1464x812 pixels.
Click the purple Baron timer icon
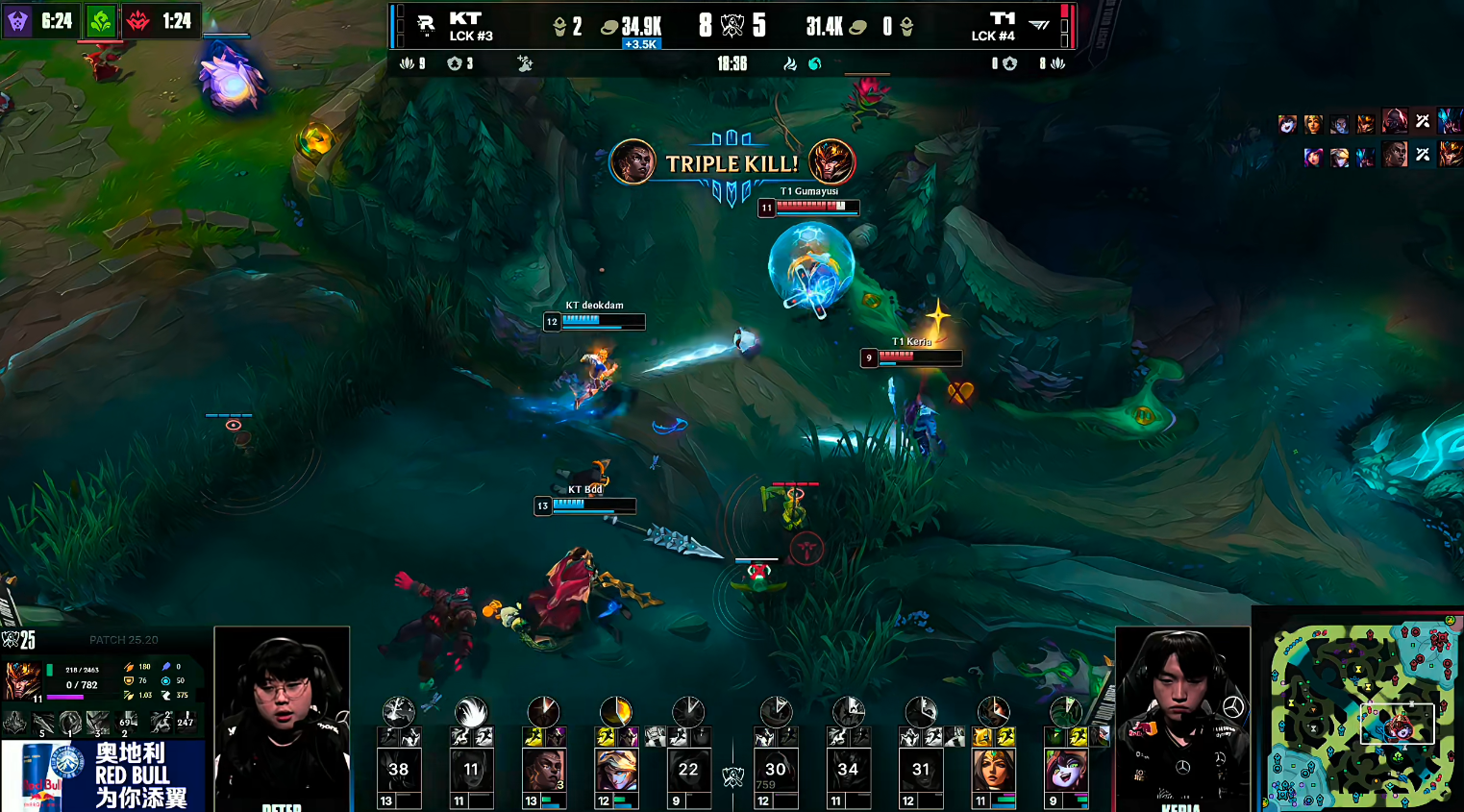[18, 20]
